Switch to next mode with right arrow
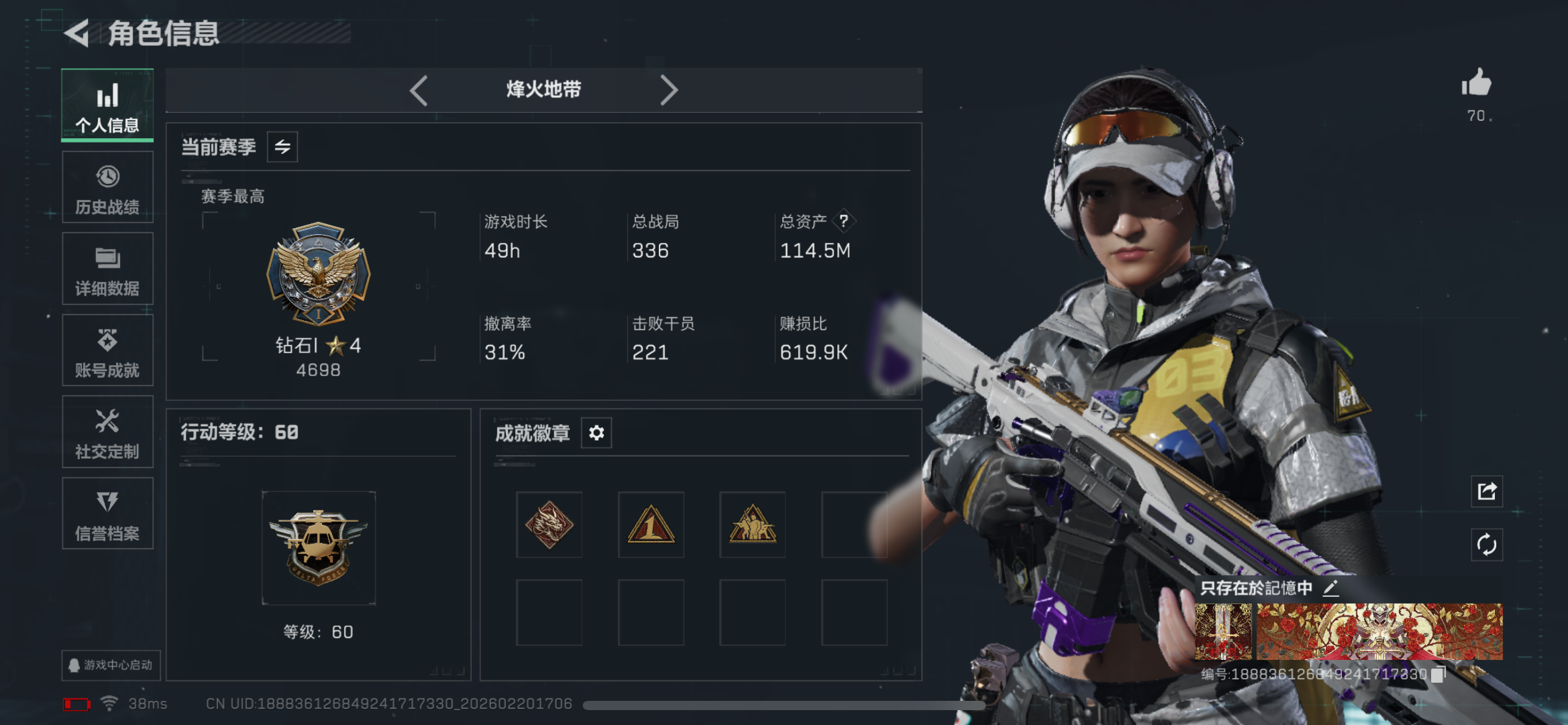1568x725 pixels. click(669, 90)
